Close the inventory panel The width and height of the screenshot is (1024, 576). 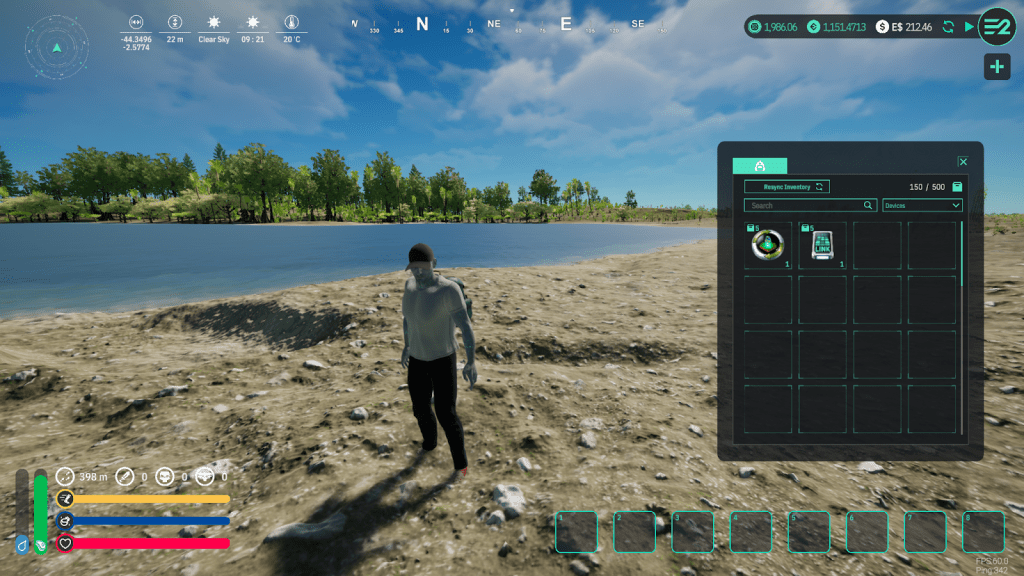click(962, 162)
